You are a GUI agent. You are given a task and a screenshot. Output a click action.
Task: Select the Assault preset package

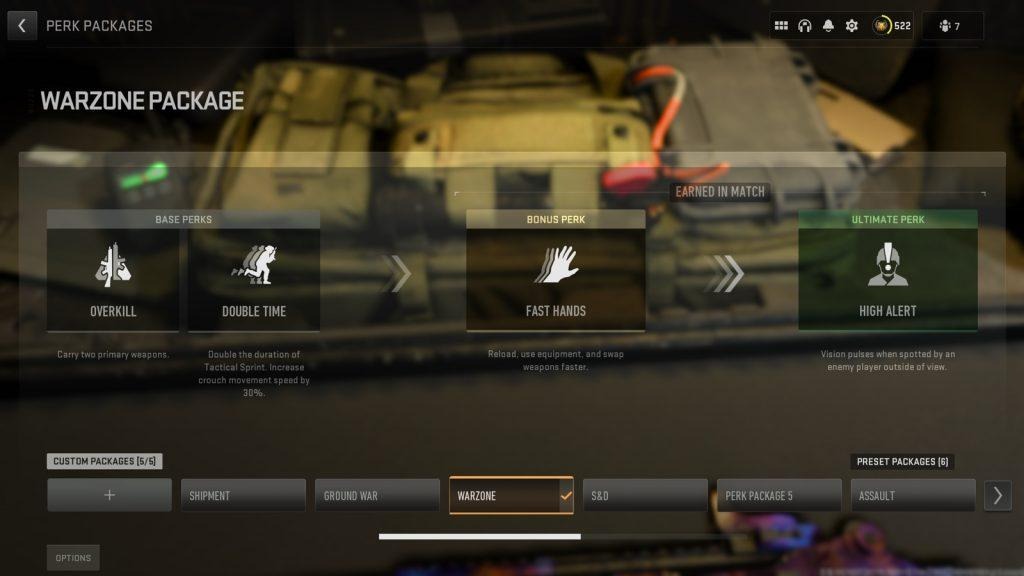pos(912,495)
